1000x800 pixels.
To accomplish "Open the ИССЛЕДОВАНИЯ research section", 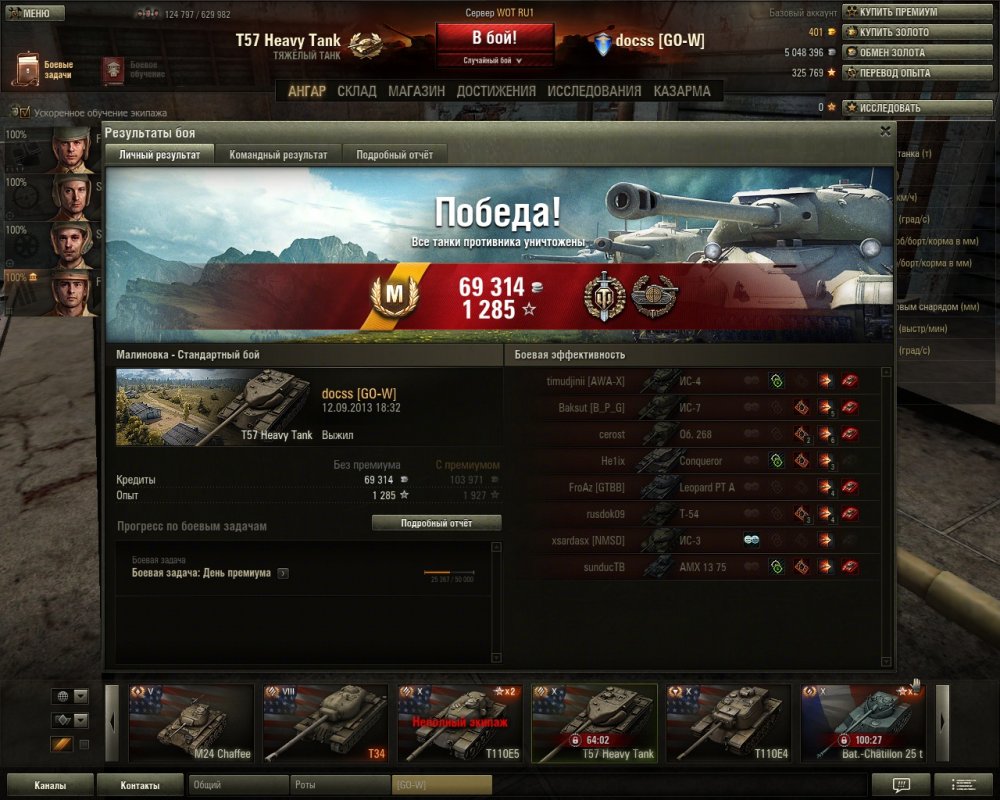I will click(594, 91).
